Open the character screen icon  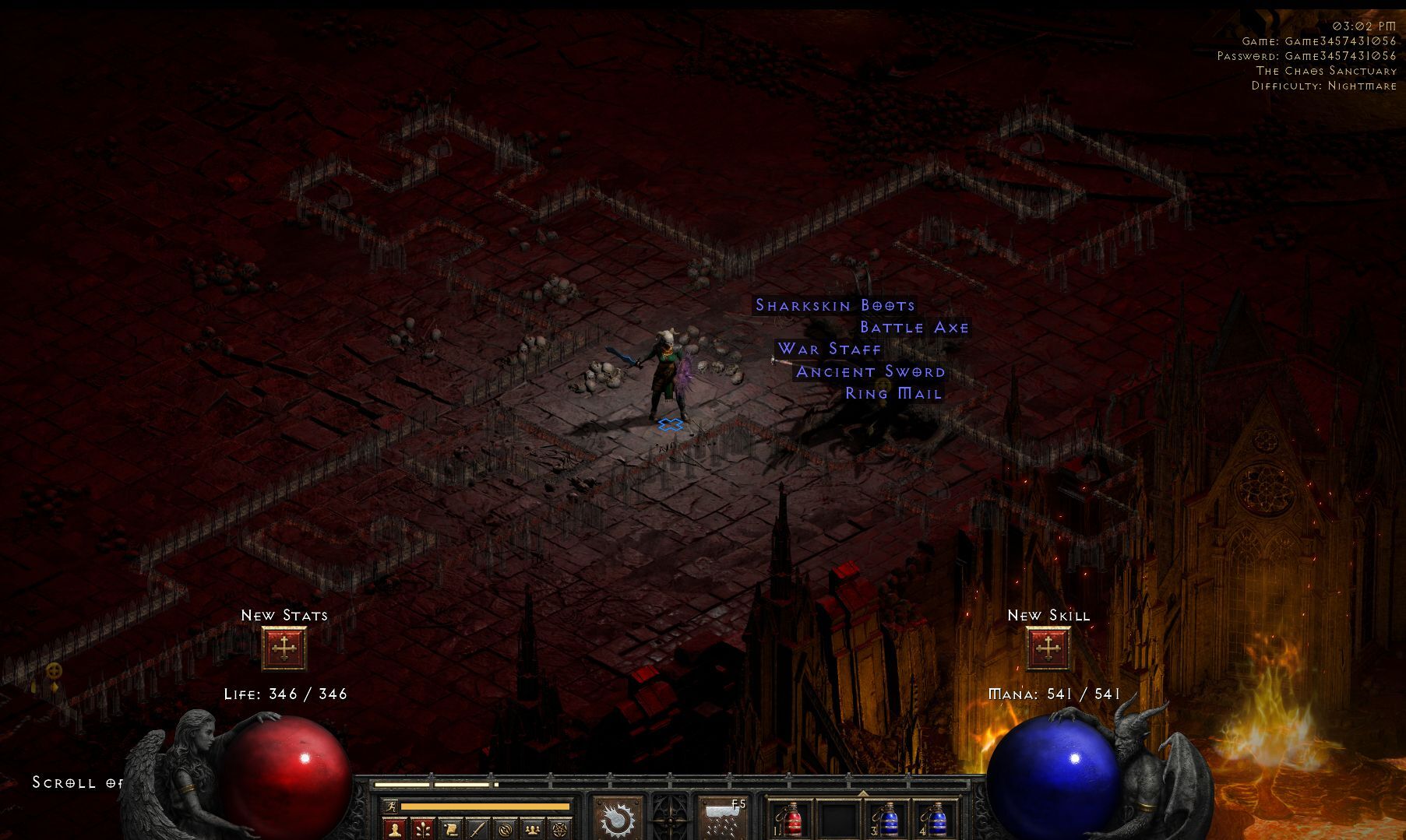coord(395,829)
